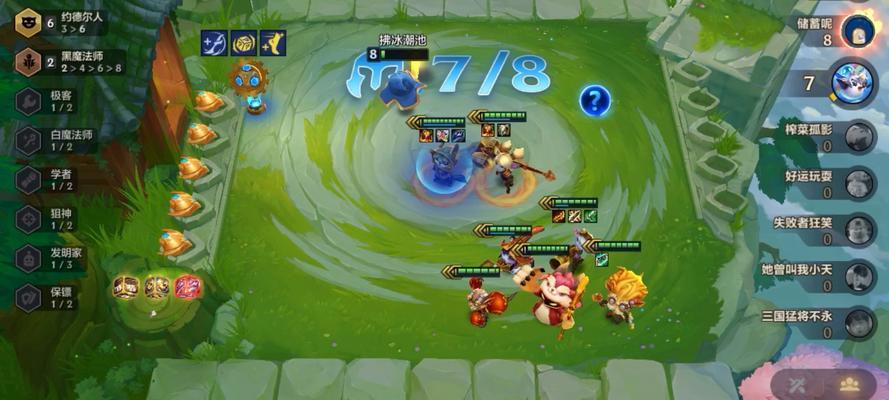
Task: Click the blue question mark help button
Action: [x=595, y=100]
